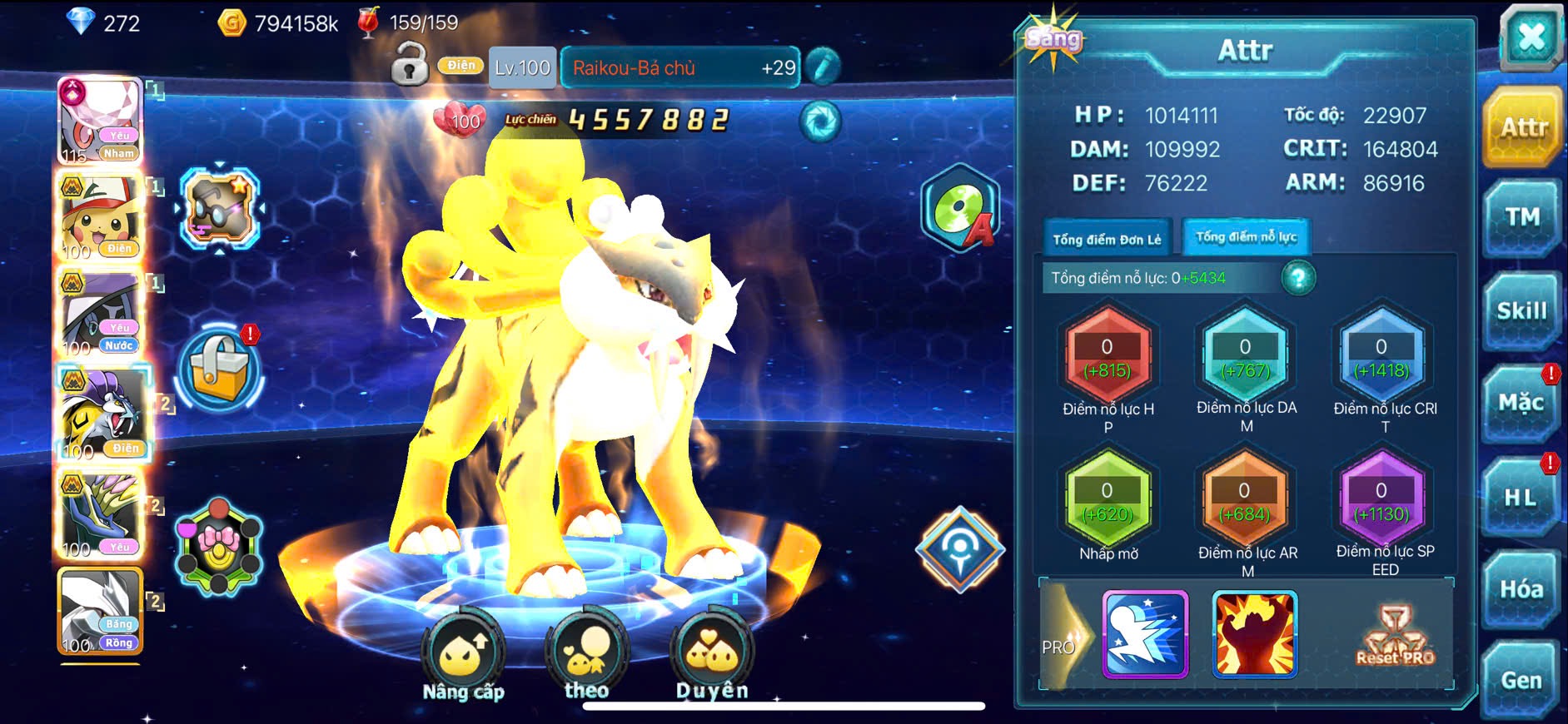Open the green disc TM icon
The image size is (1568, 724).
959,208
